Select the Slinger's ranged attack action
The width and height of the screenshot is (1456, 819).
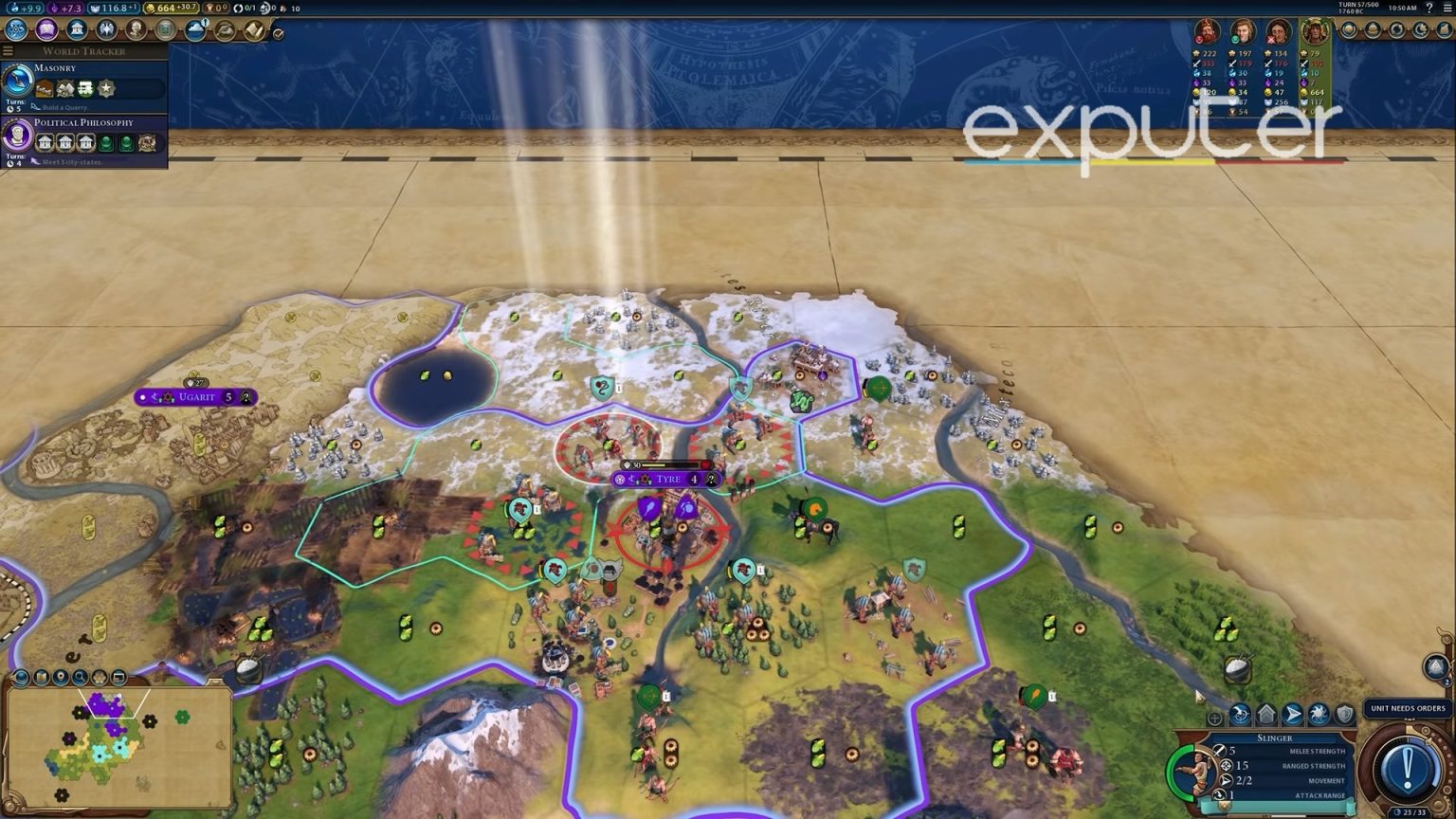click(1240, 714)
